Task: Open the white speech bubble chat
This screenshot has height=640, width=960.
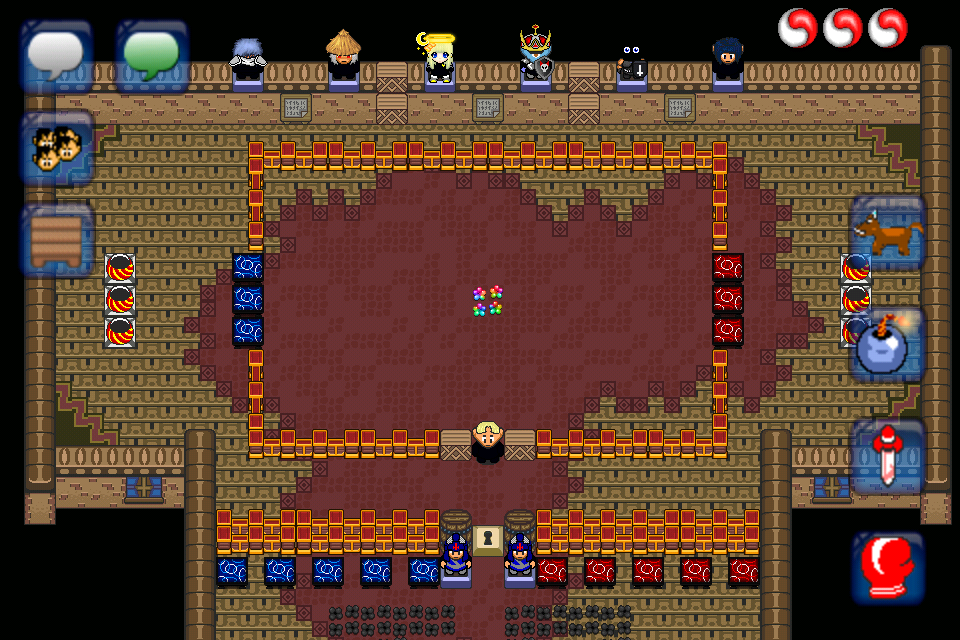Action: pyautogui.click(x=57, y=55)
